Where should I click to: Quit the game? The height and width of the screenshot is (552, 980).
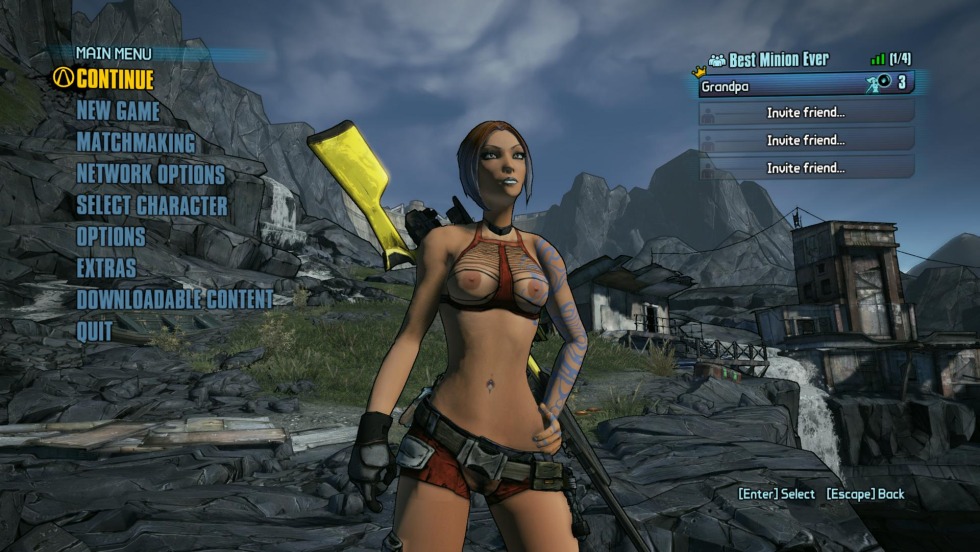(x=95, y=331)
